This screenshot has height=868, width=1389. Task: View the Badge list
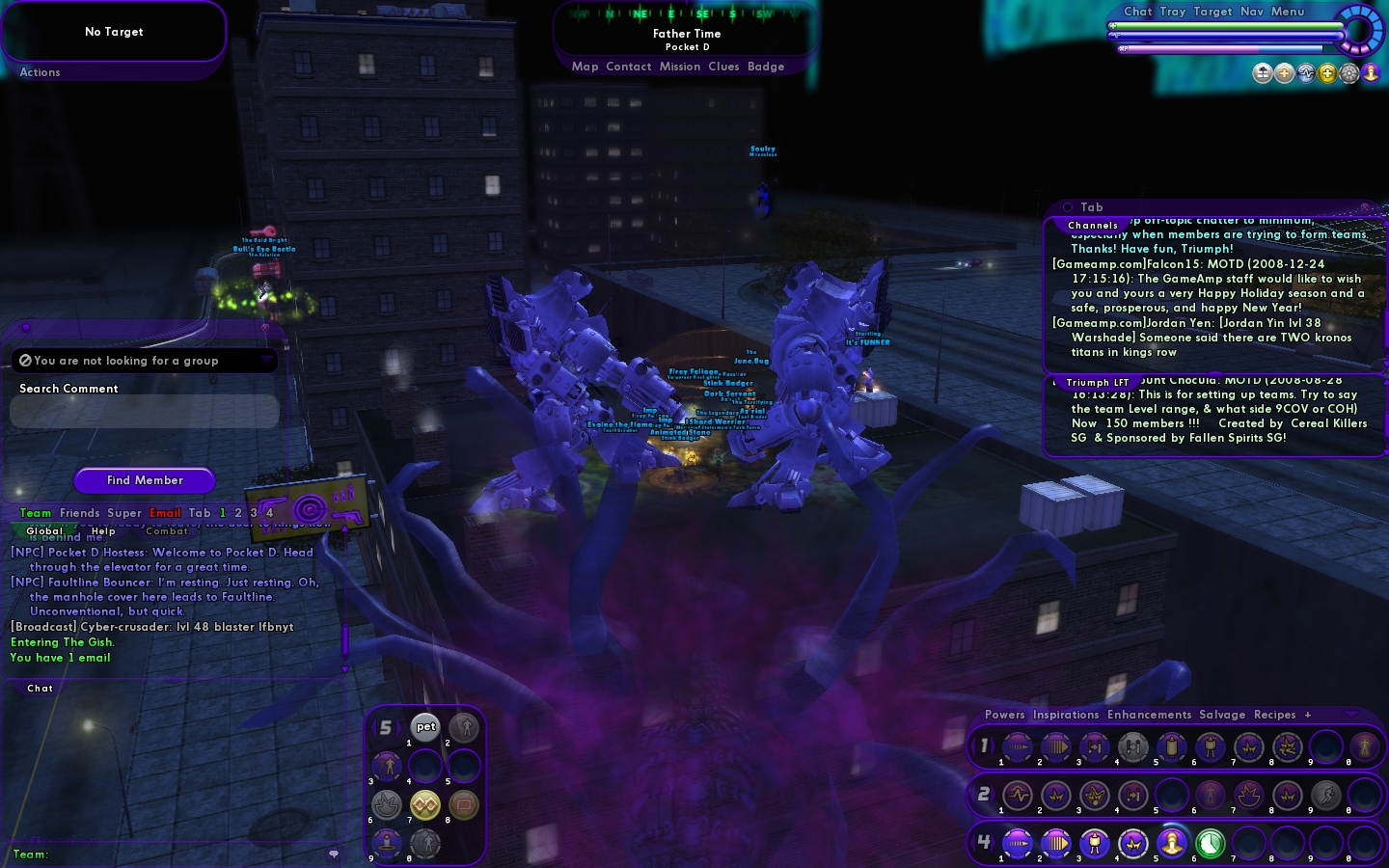(766, 67)
